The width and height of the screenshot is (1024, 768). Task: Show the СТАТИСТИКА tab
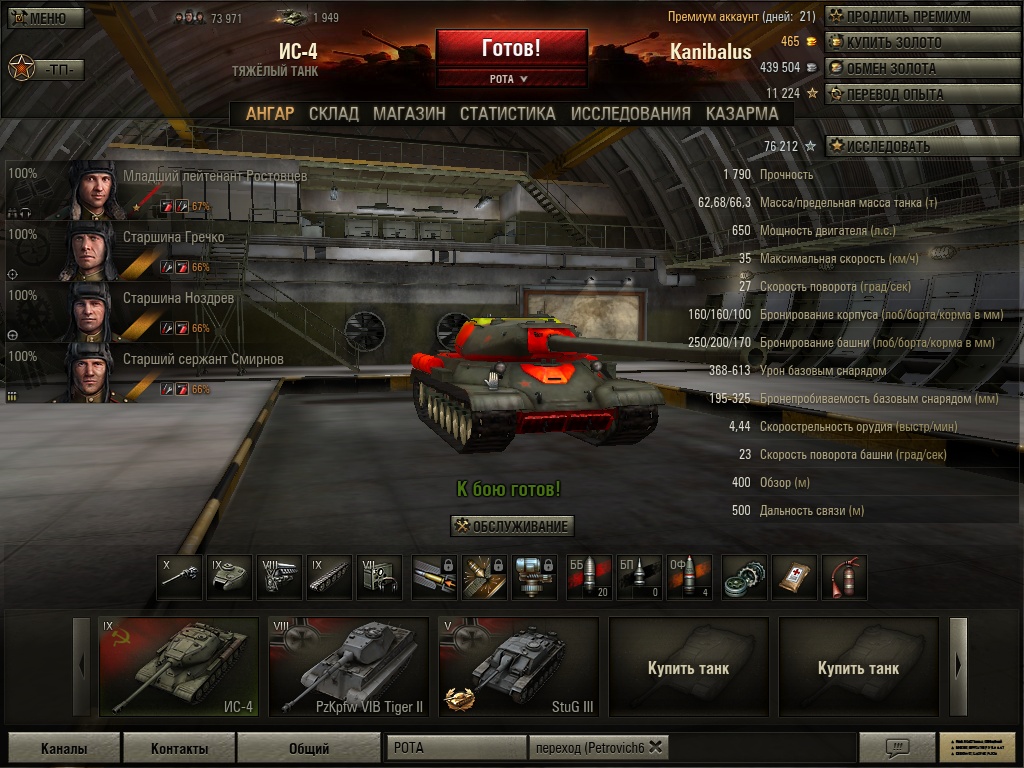tap(507, 114)
